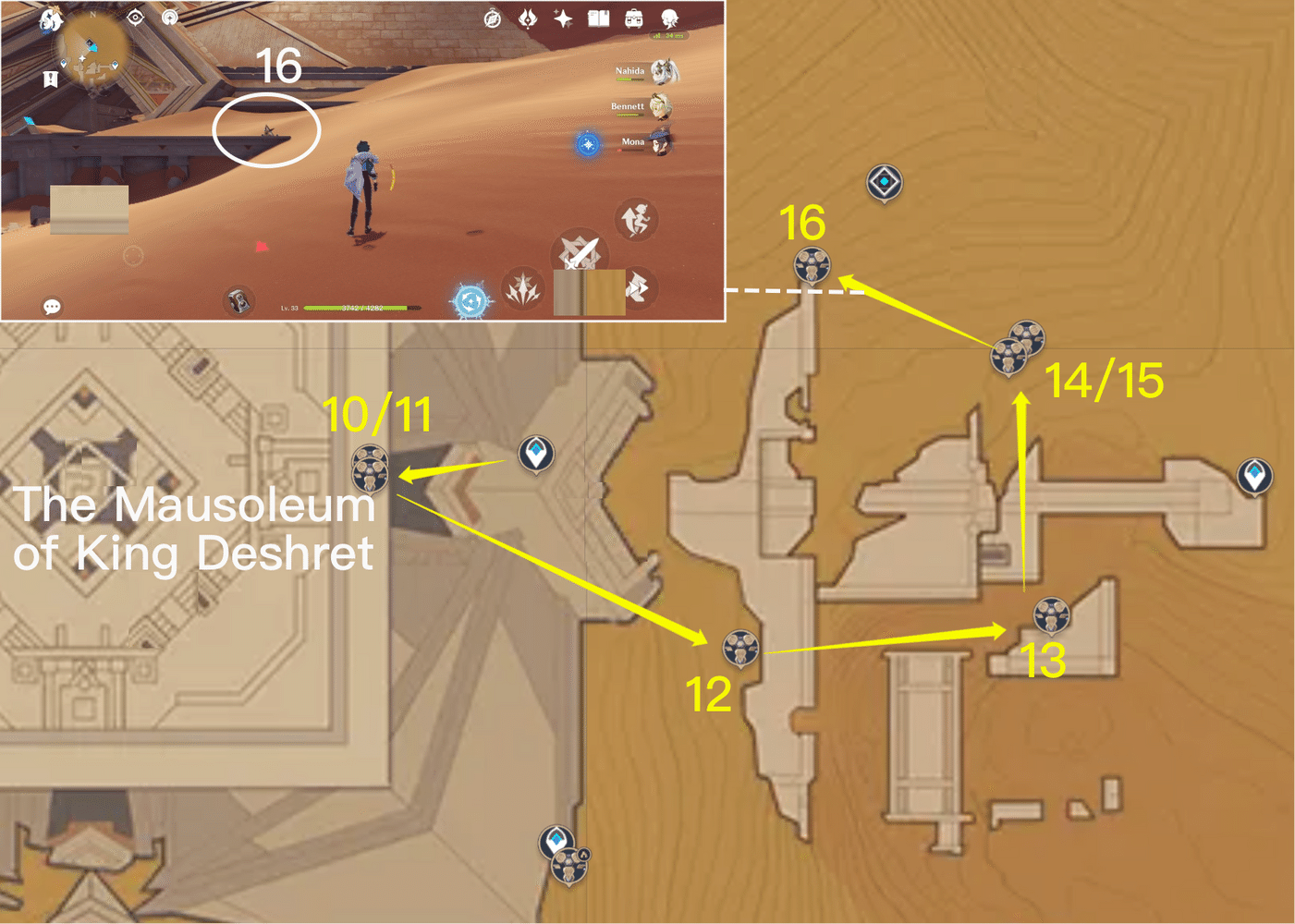
Task: Open the Paimon menu character icon
Action: tap(669, 18)
